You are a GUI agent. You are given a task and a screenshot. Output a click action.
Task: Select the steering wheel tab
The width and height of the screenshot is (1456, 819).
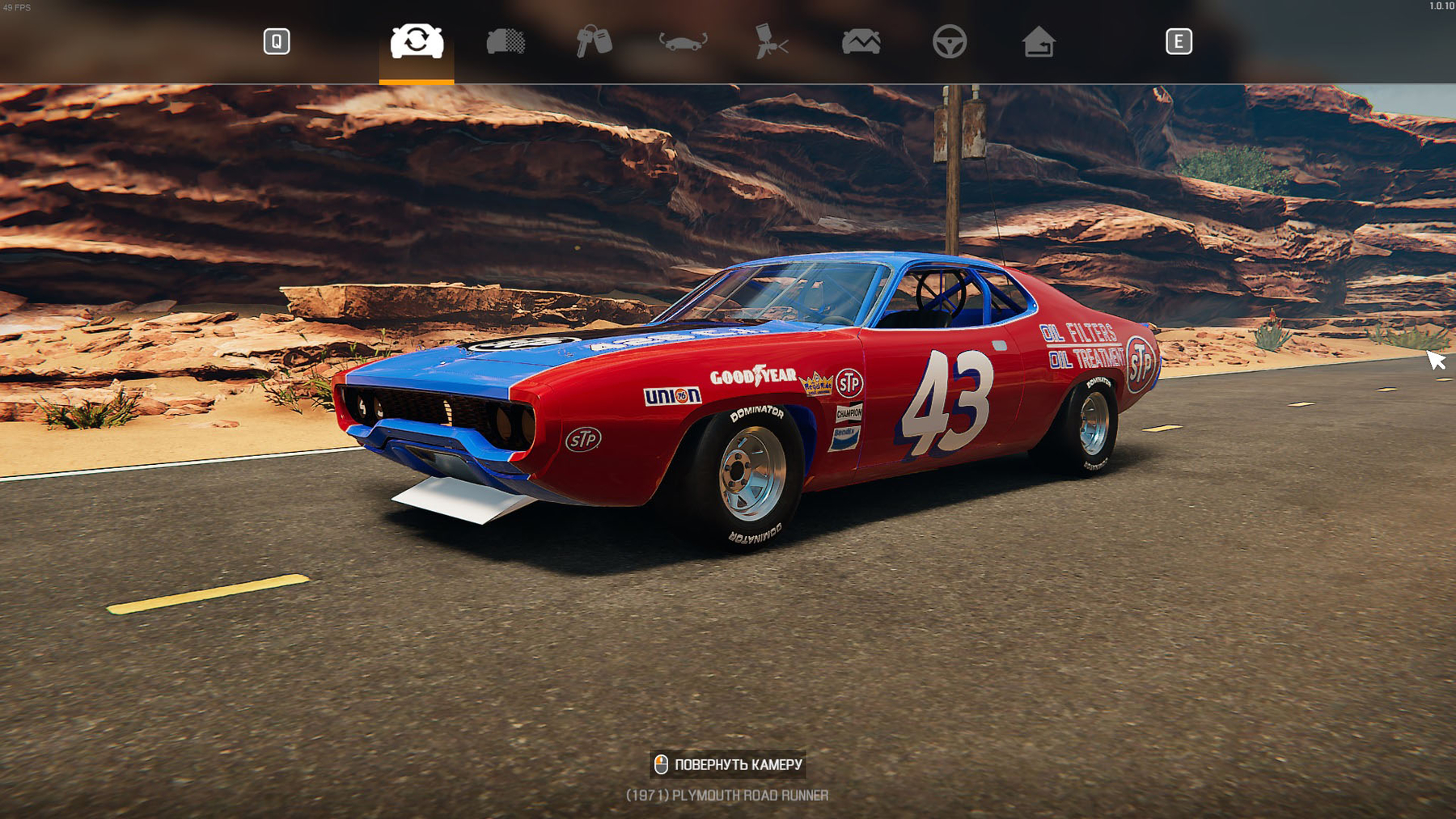tap(949, 41)
